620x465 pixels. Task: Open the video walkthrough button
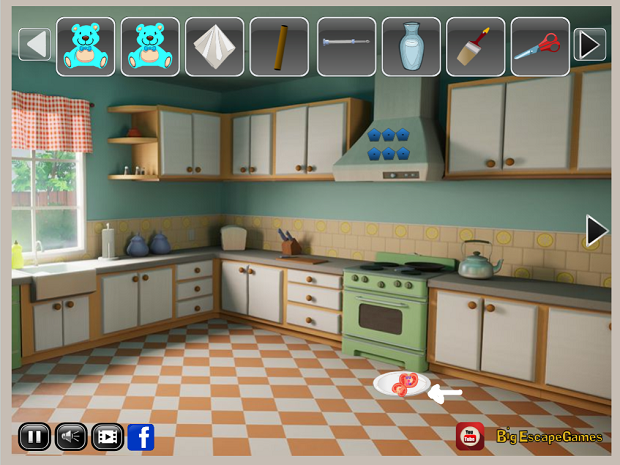coord(107,437)
